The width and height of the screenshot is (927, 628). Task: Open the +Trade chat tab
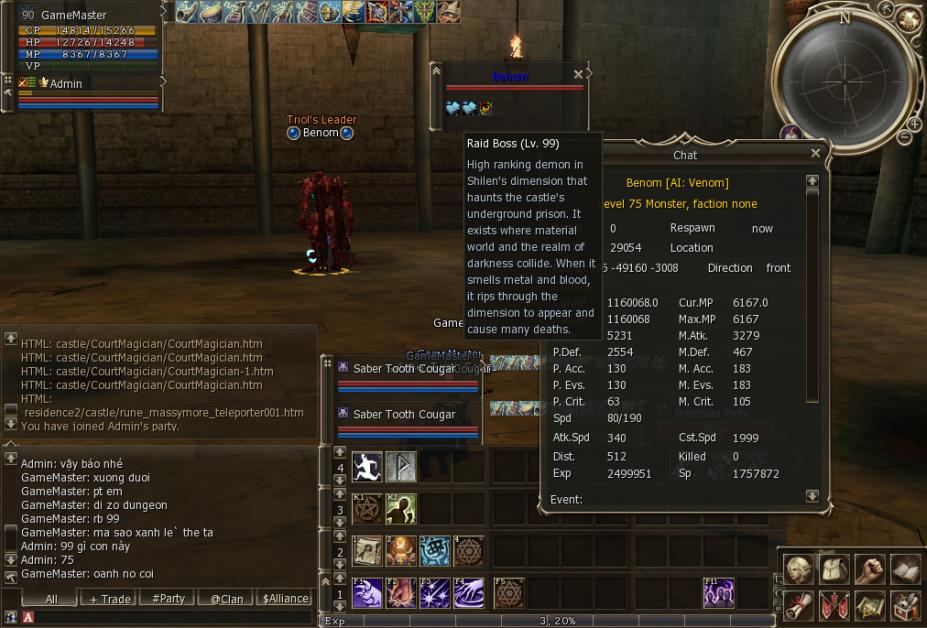(110, 598)
